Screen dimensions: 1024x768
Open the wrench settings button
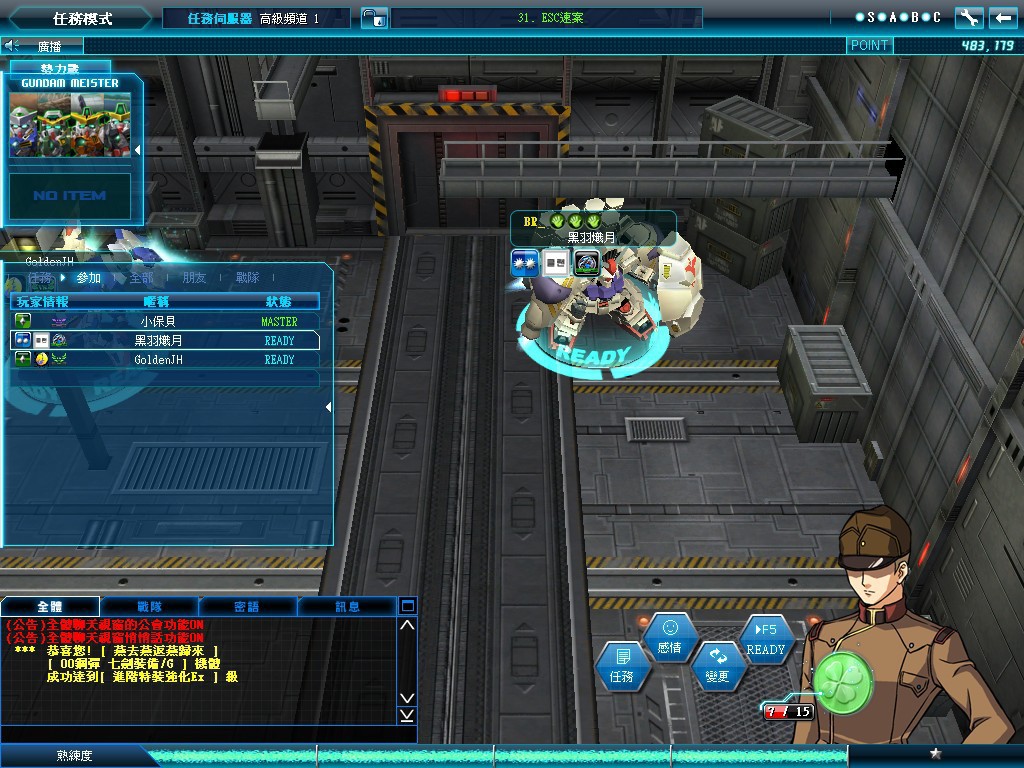click(x=969, y=18)
